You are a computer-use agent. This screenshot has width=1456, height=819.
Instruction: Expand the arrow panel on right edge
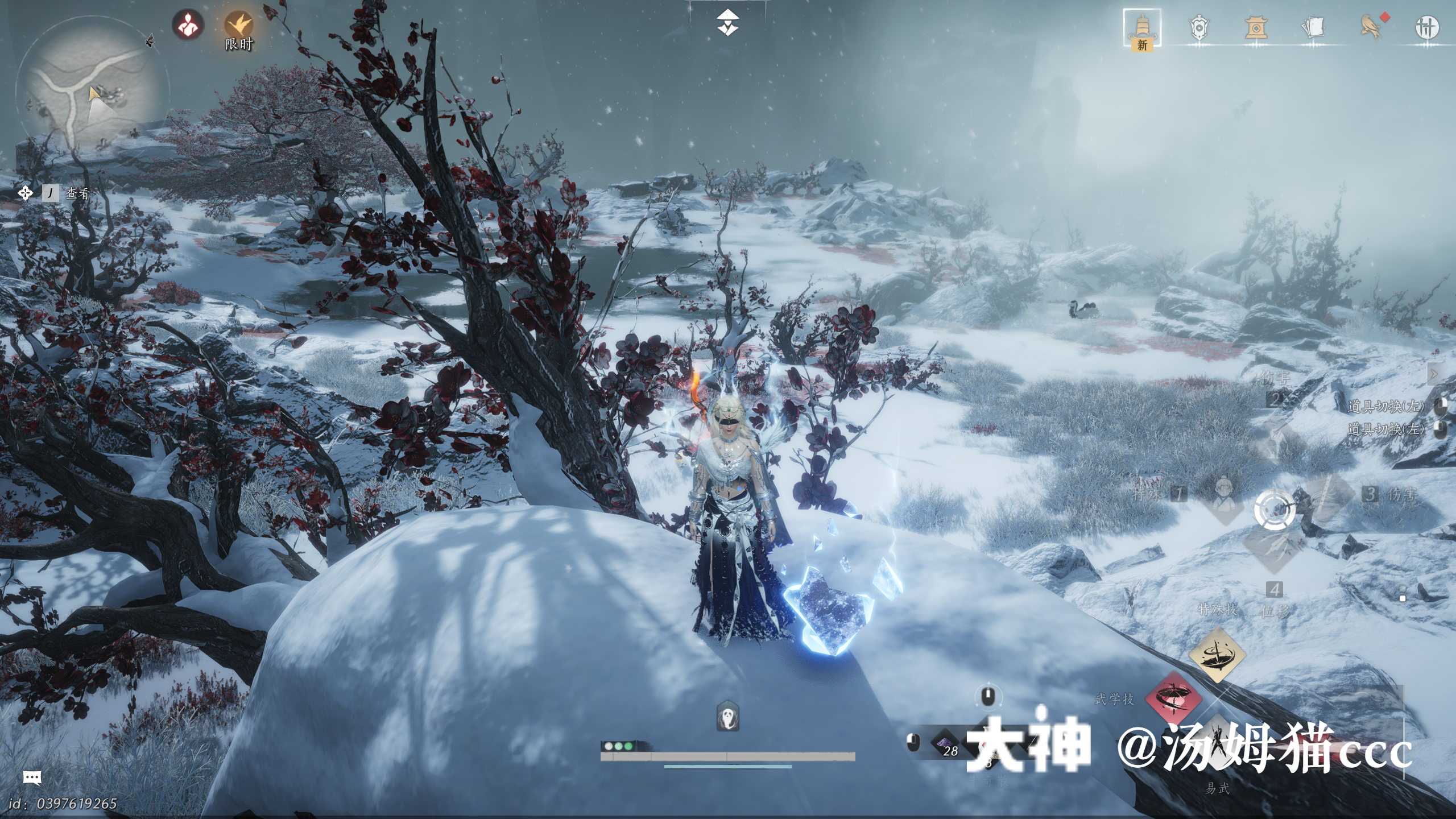(x=1434, y=374)
